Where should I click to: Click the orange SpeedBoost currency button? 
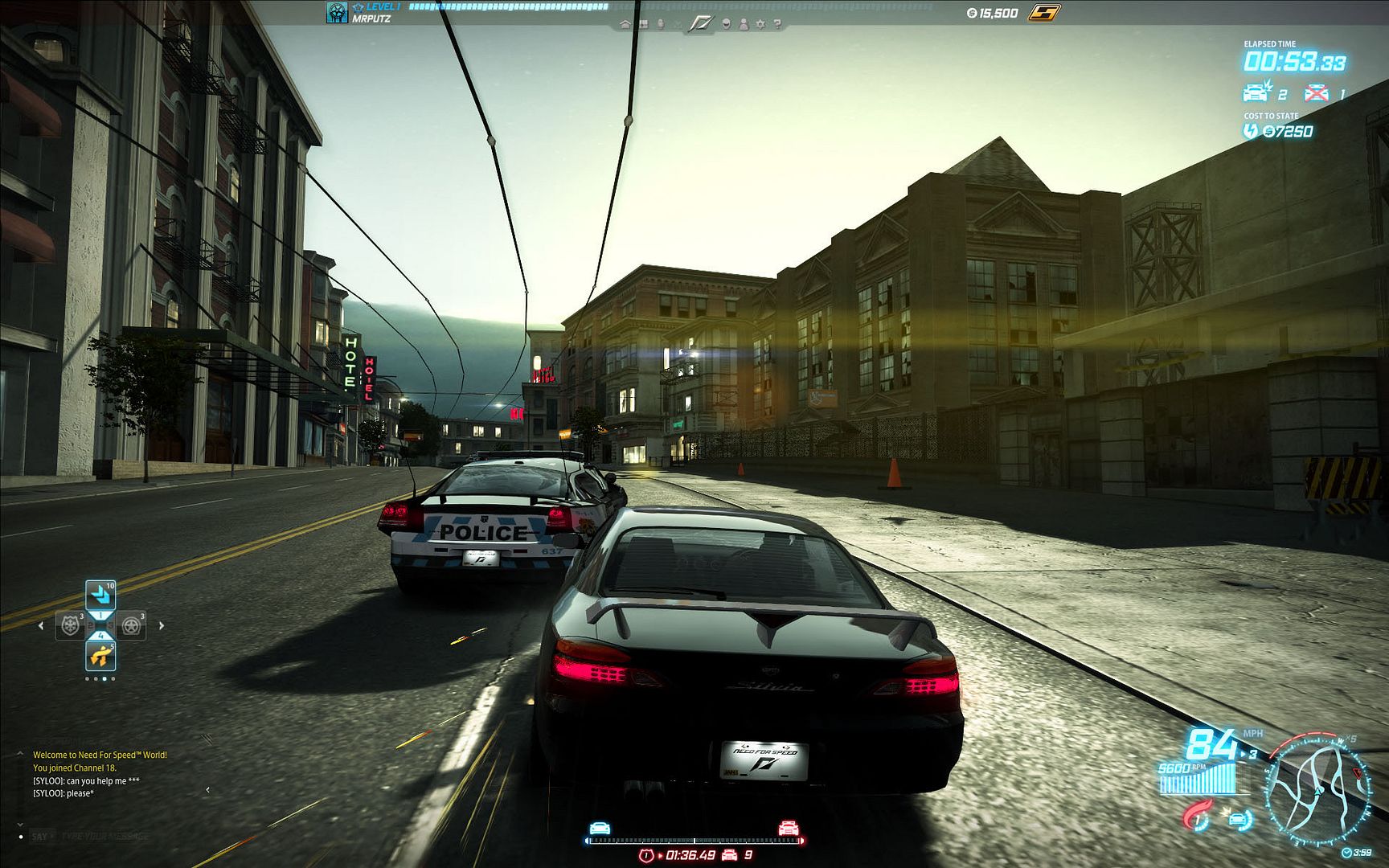click(x=1044, y=12)
